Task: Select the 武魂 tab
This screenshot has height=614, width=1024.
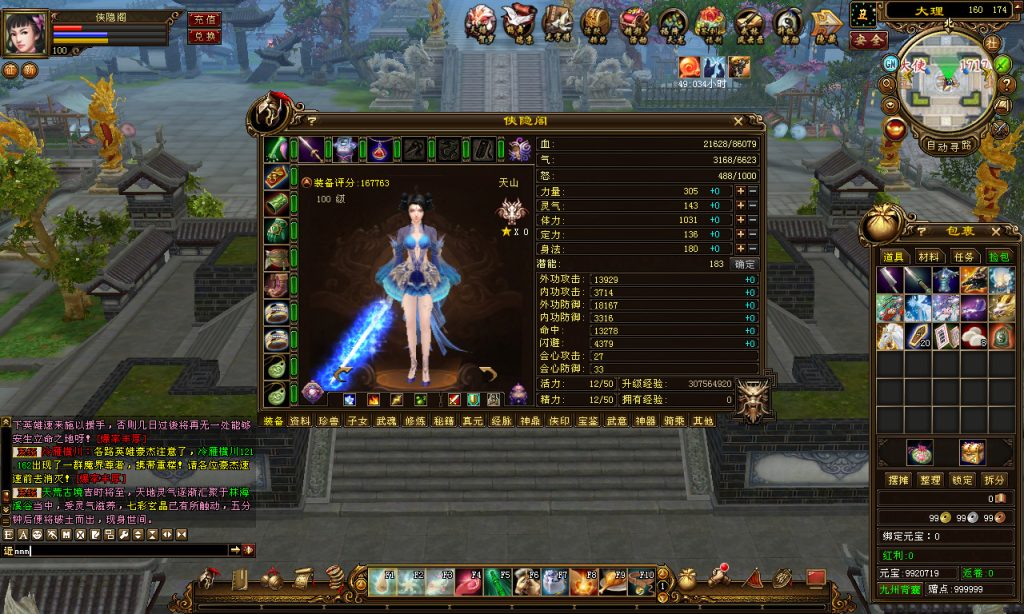Action: [x=387, y=421]
